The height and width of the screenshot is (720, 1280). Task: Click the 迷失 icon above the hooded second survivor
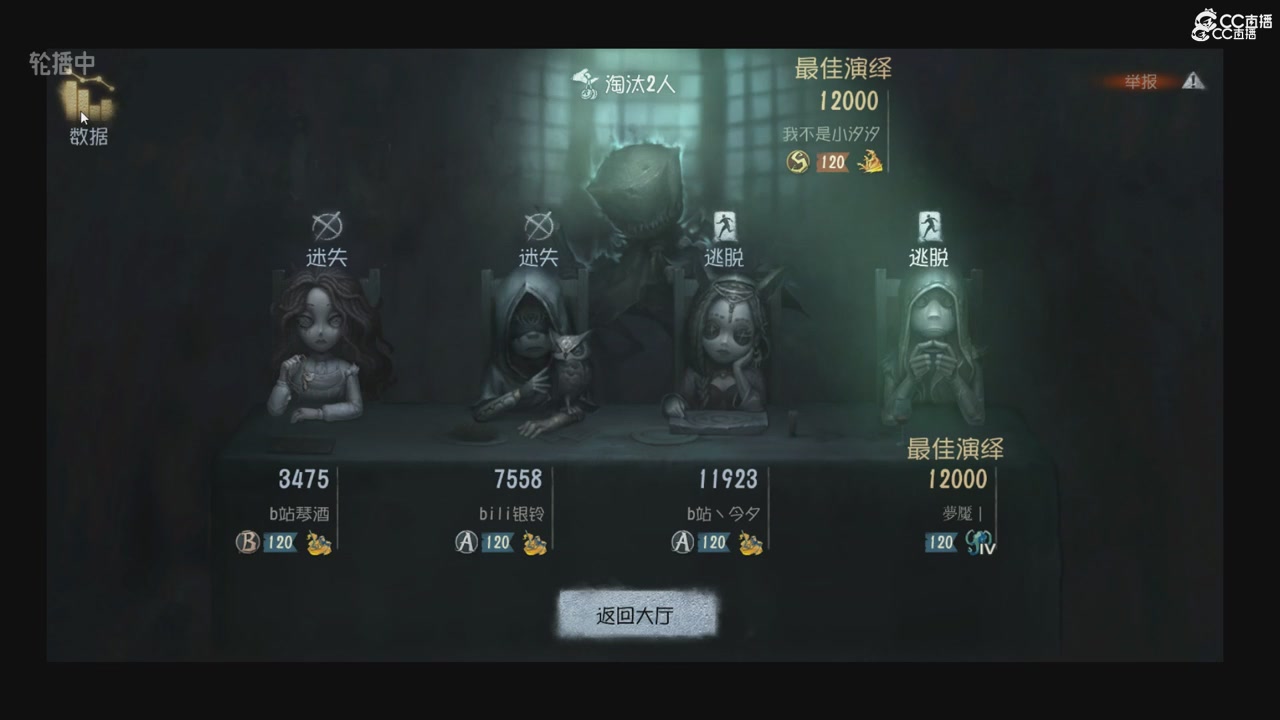coord(537,228)
